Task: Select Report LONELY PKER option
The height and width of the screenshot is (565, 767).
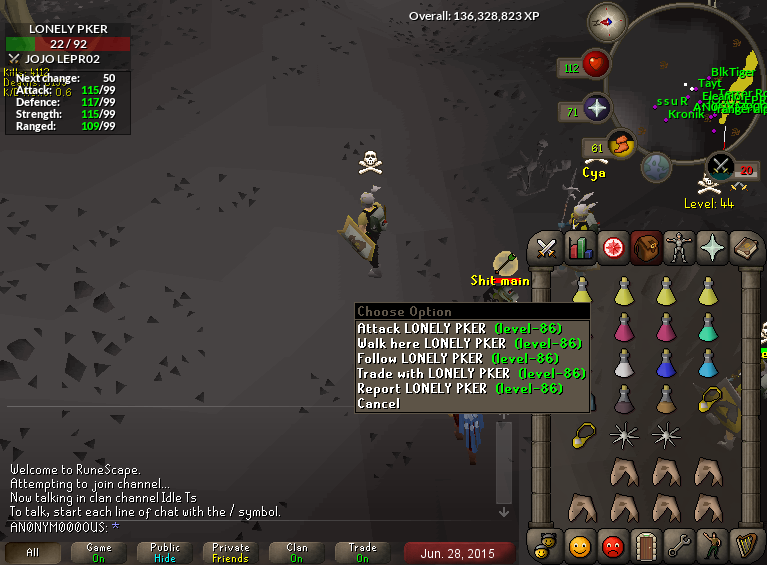Action: pos(459,388)
